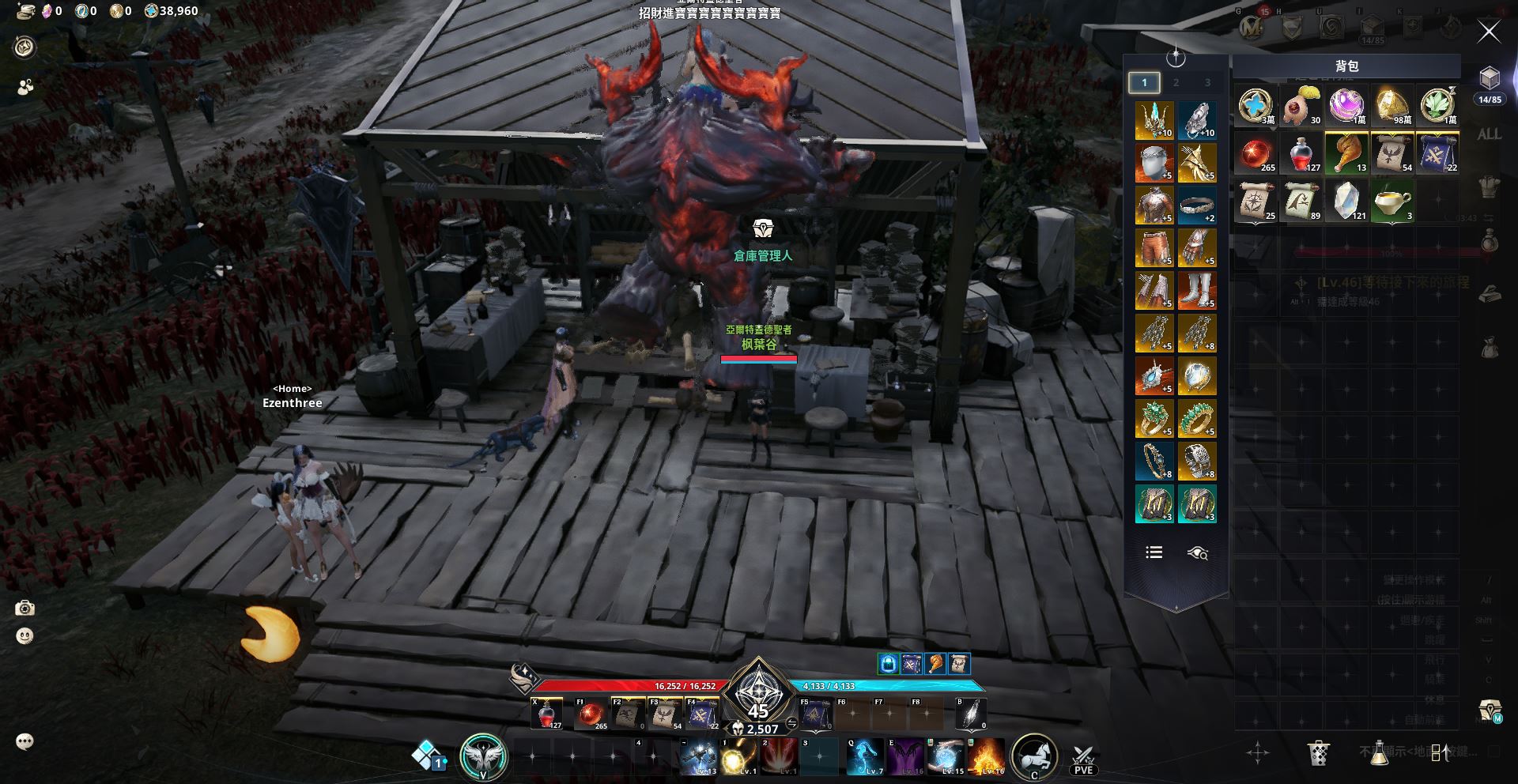Open the chat speech bubble icon

click(25, 741)
